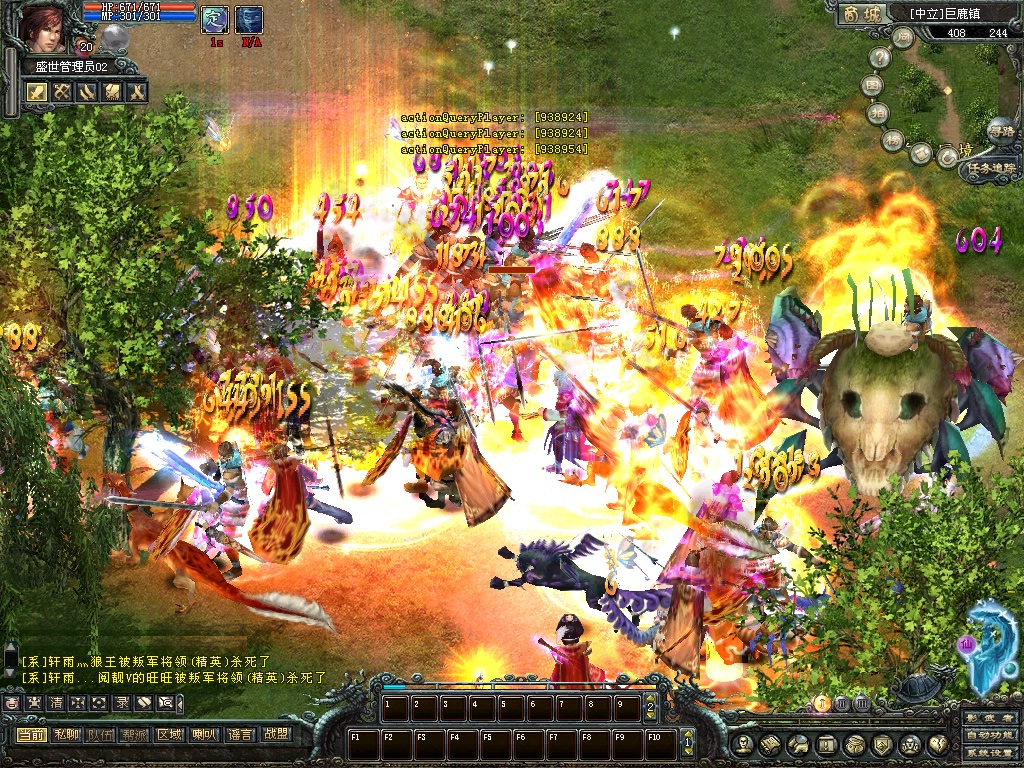Switch to the 私聊 private chat tab
Screen dimensions: 1024x768
tap(66, 734)
